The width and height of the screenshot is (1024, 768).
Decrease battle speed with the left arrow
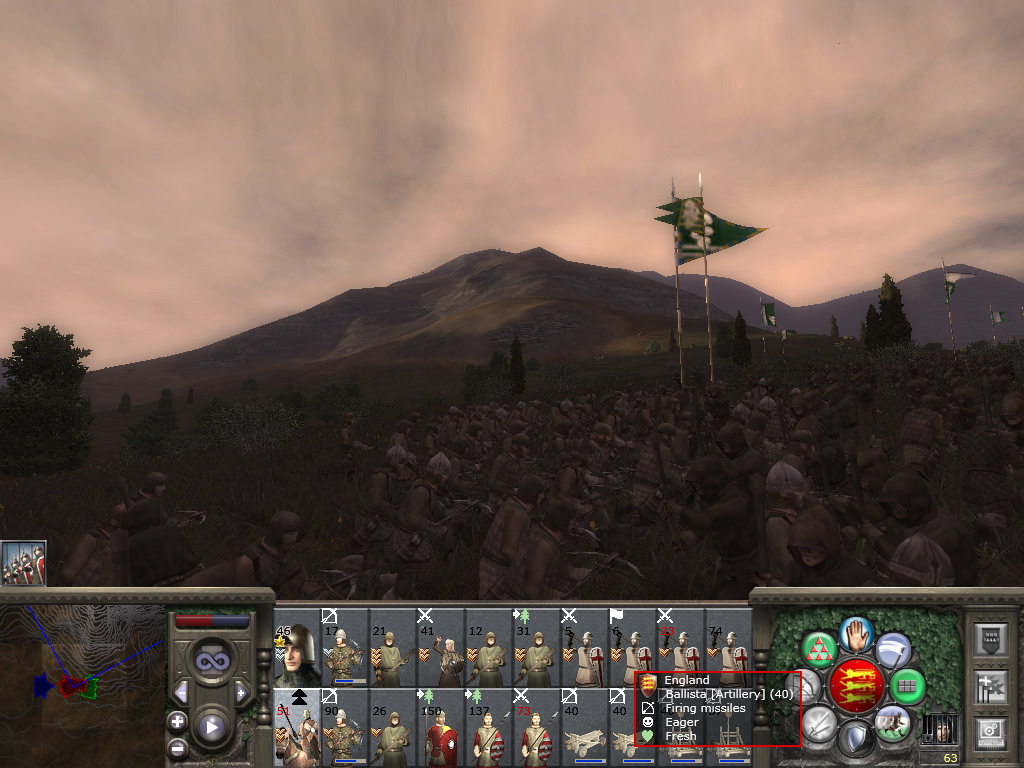point(181,692)
